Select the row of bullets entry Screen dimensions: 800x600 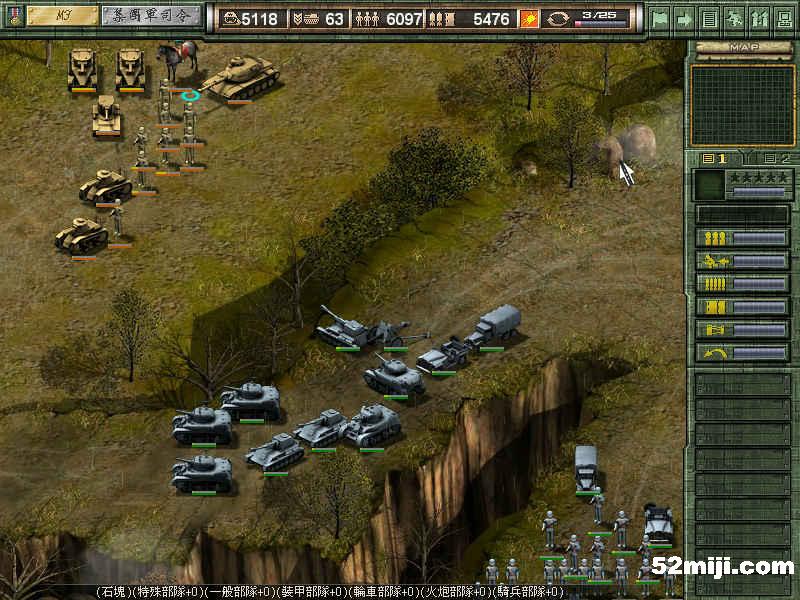(x=742, y=284)
